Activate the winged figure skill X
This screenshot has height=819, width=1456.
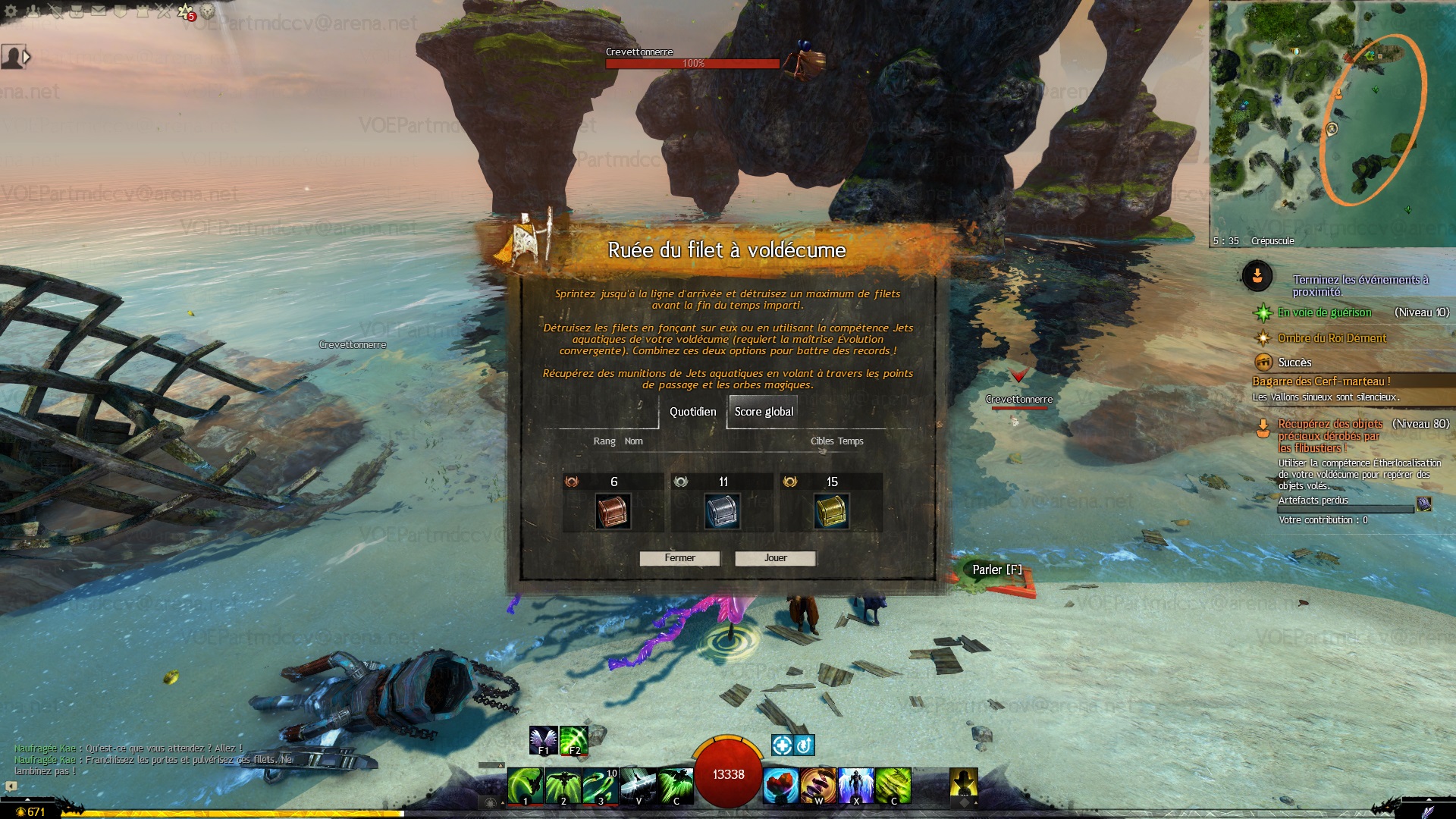click(855, 785)
